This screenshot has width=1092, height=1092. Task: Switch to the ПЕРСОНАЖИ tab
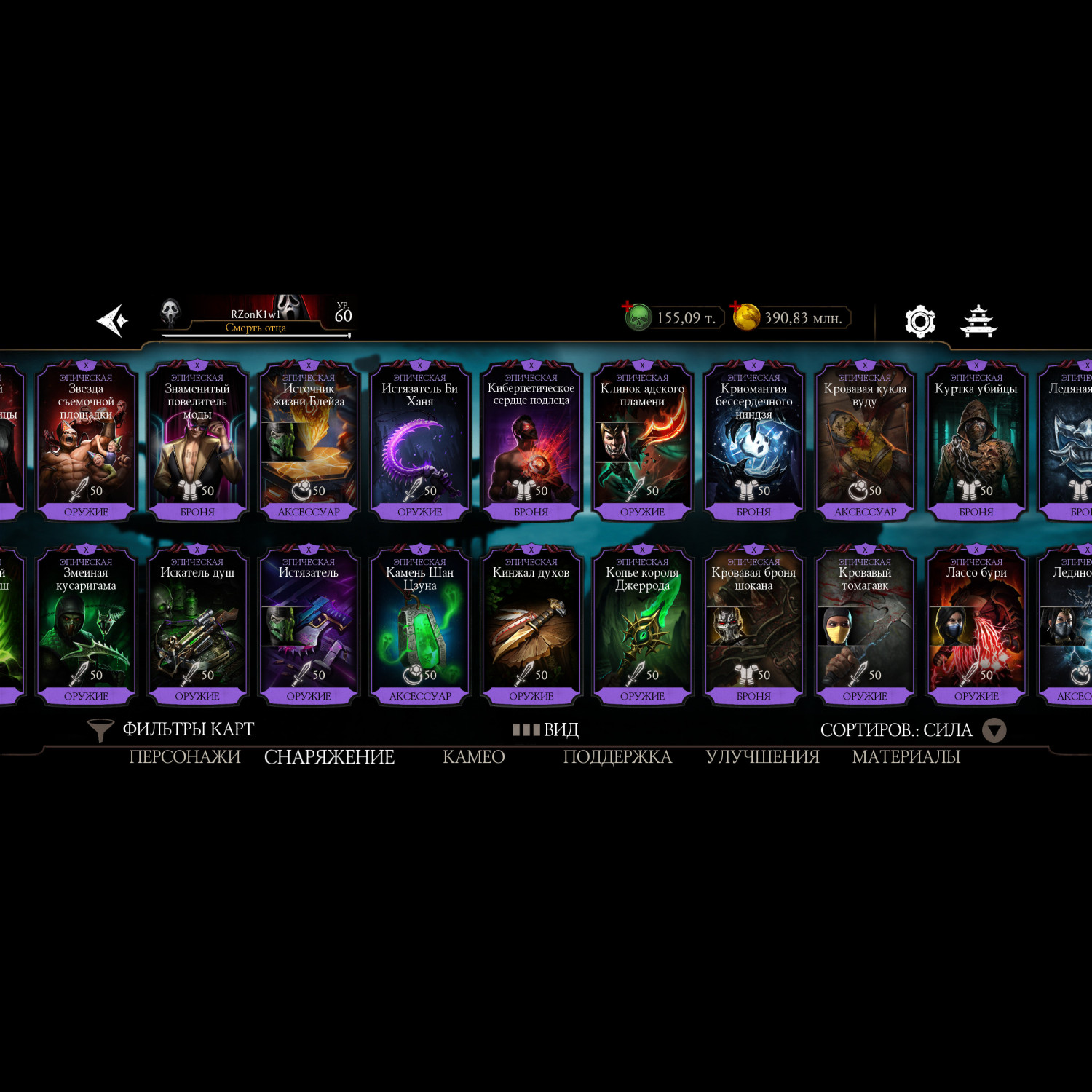pyautogui.click(x=185, y=757)
